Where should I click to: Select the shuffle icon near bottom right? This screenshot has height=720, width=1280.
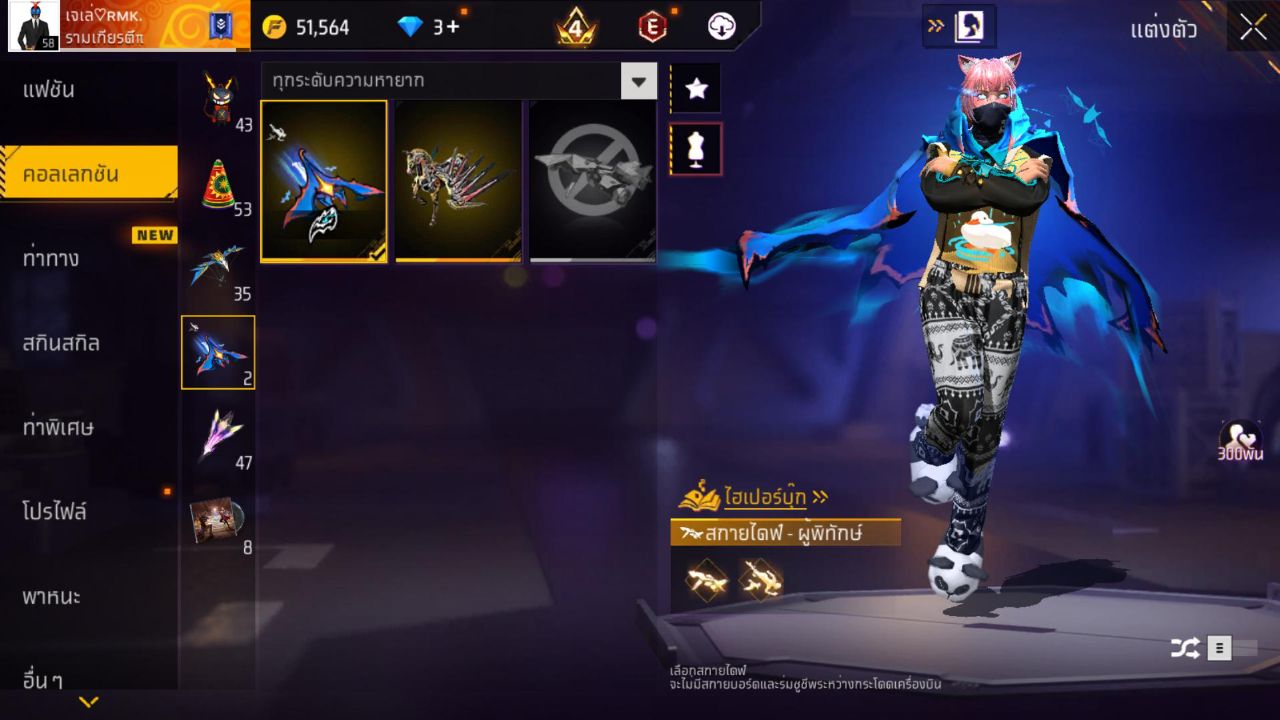click(1186, 648)
